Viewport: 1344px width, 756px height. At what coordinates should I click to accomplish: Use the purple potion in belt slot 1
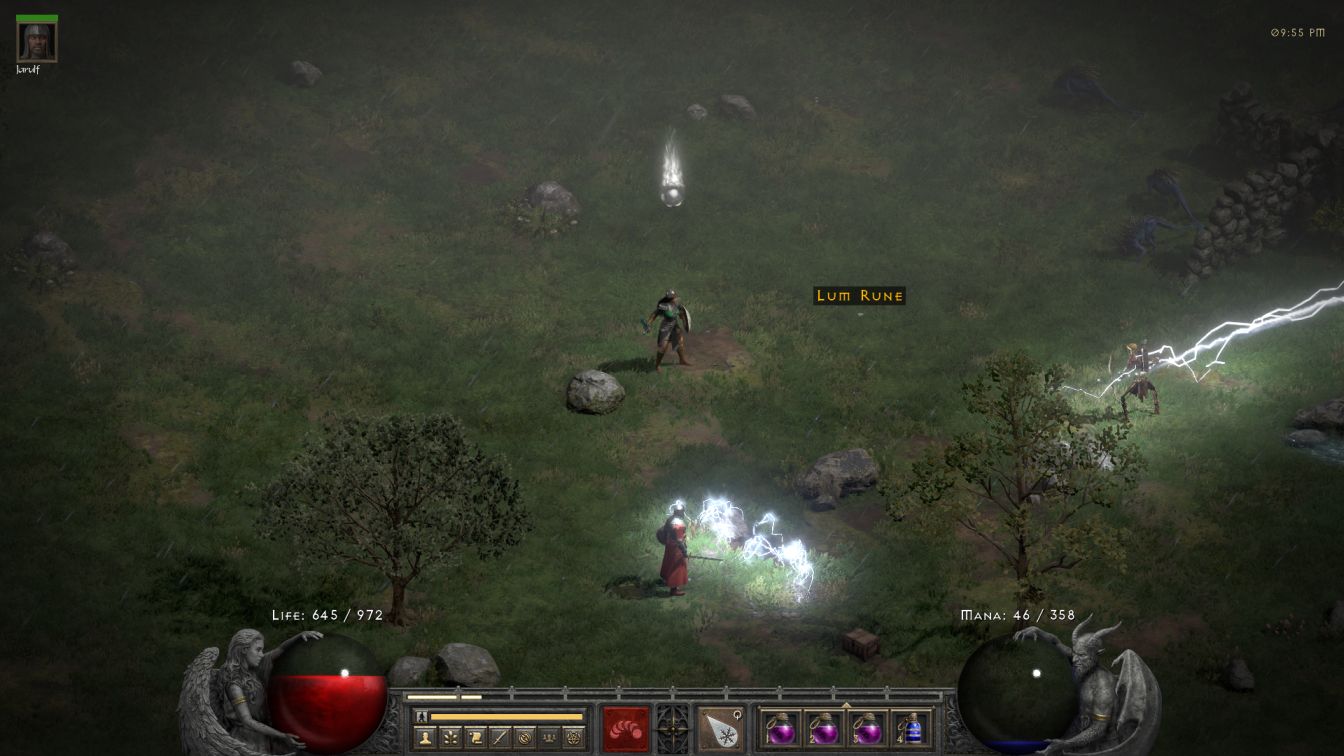tap(781, 729)
